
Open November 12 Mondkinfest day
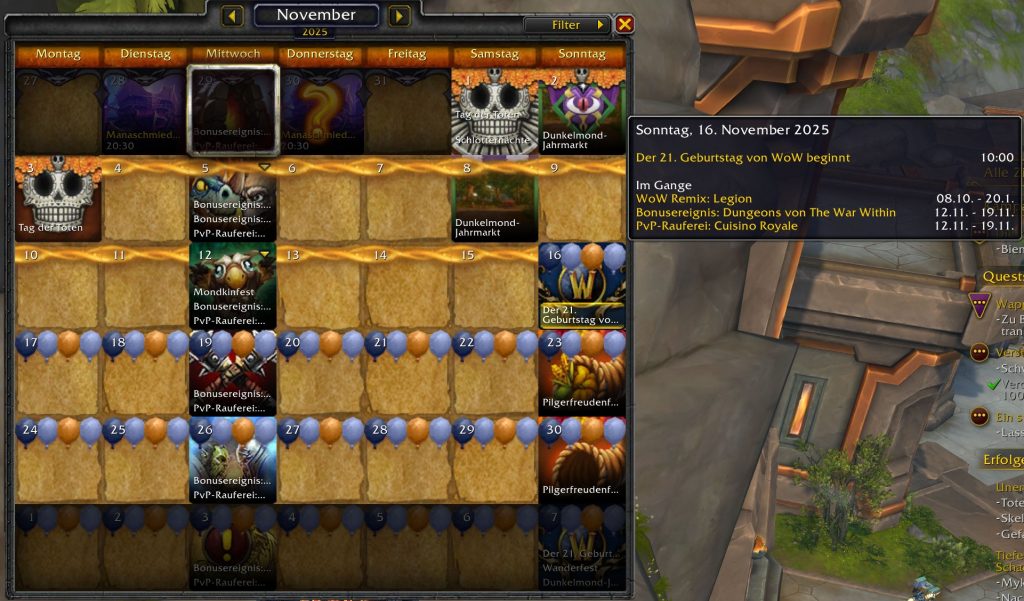coord(232,286)
